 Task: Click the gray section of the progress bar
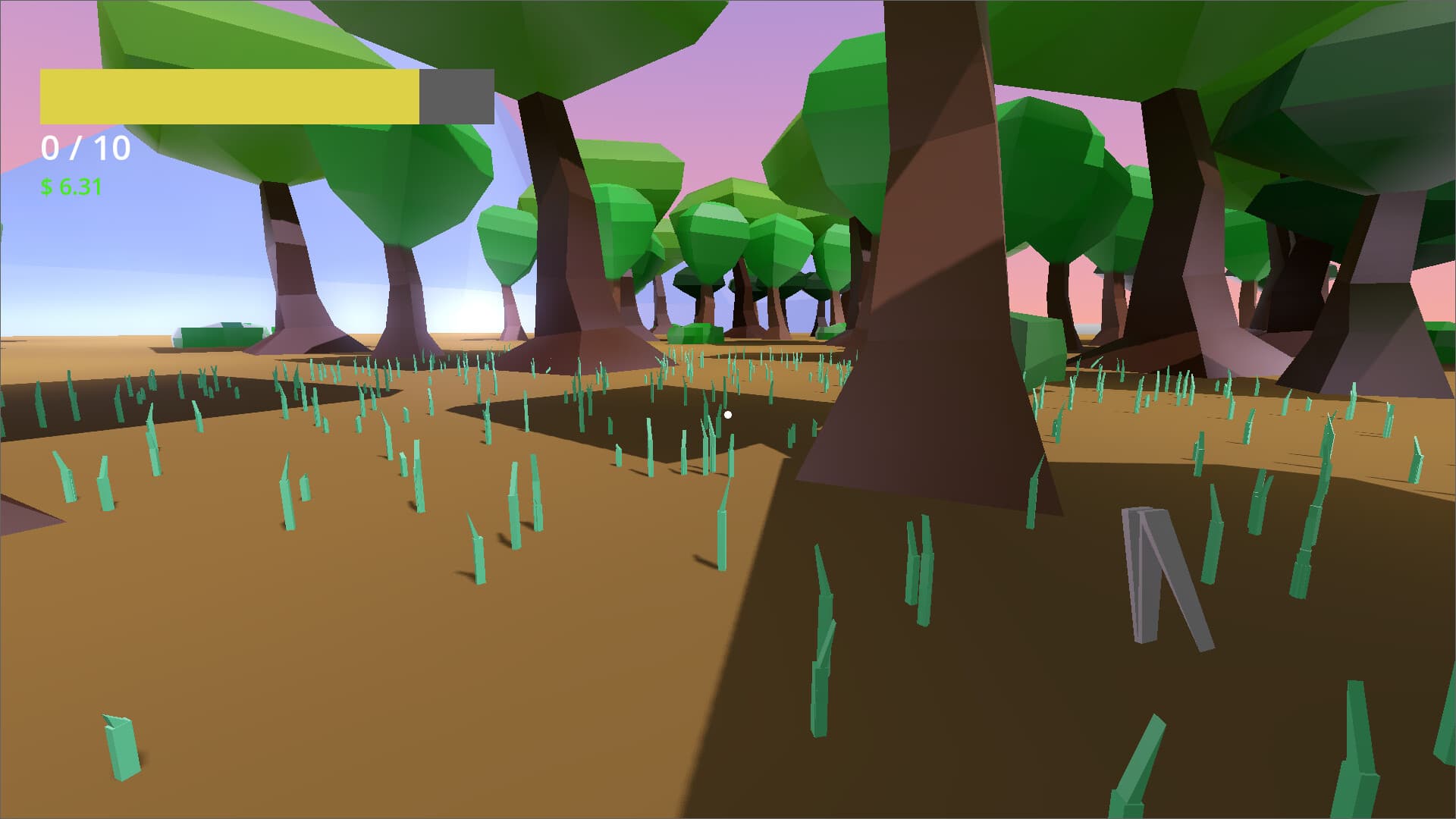coord(455,95)
